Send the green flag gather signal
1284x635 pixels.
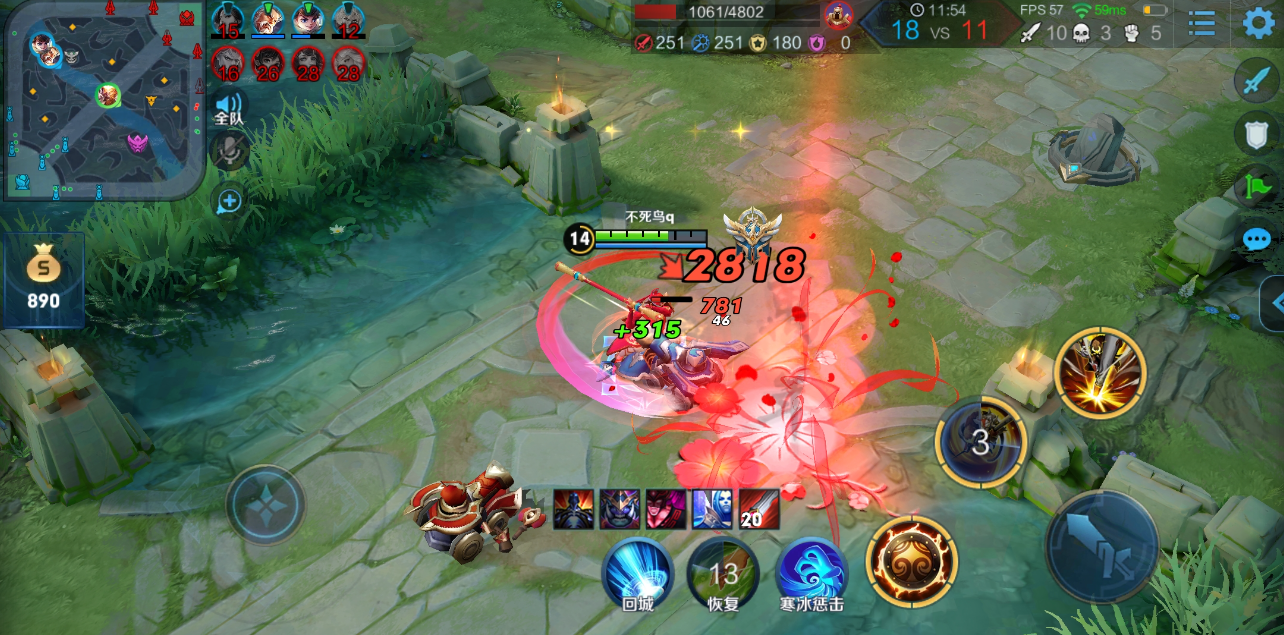tap(1257, 186)
